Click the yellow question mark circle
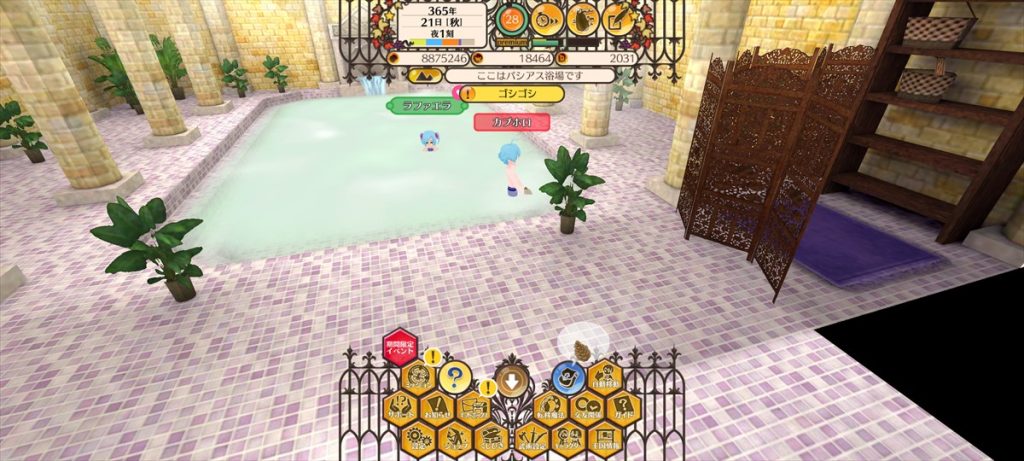The height and width of the screenshot is (461, 1024). pyautogui.click(x=455, y=378)
